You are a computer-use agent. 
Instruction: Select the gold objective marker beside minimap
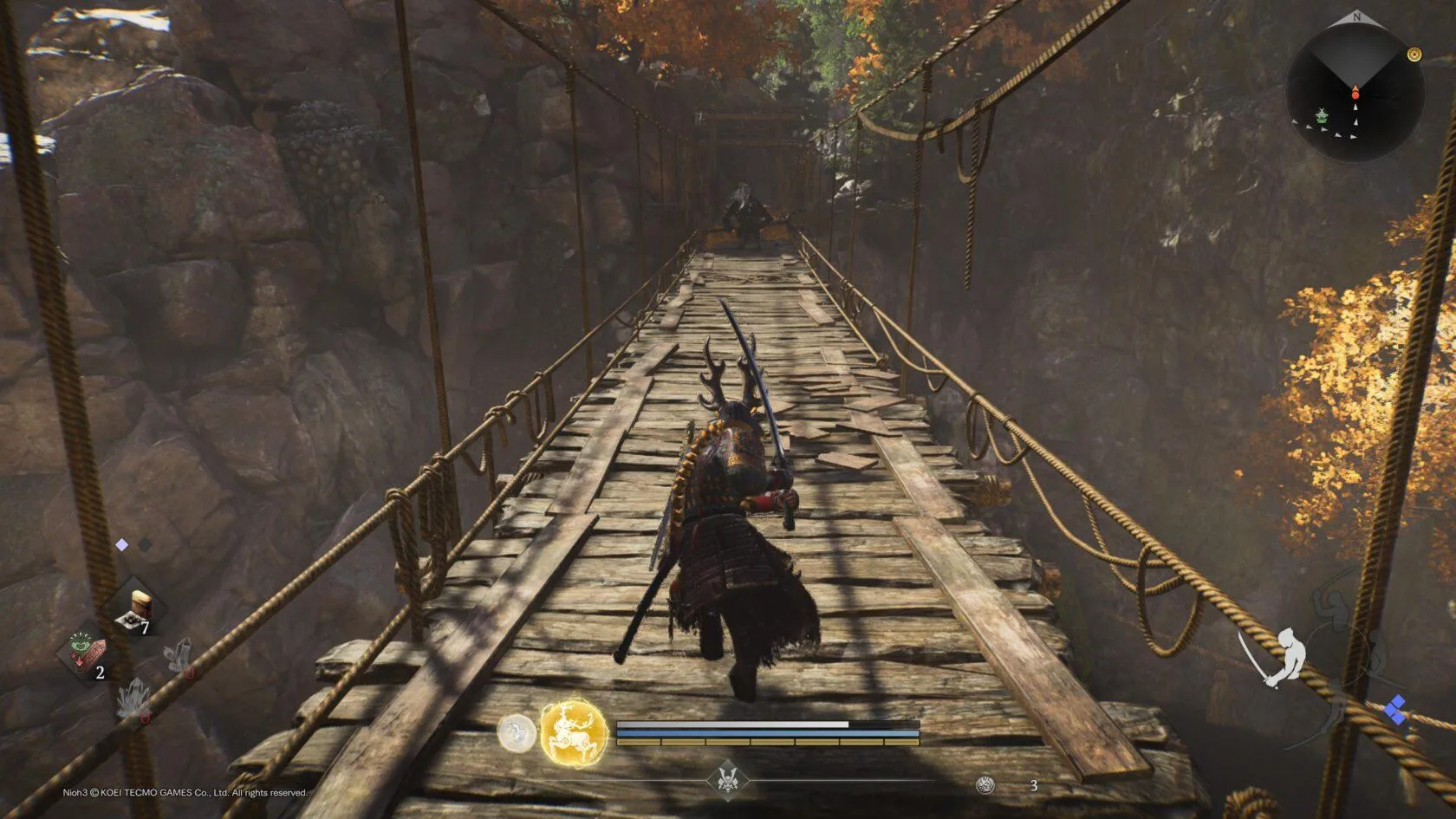coord(1414,55)
